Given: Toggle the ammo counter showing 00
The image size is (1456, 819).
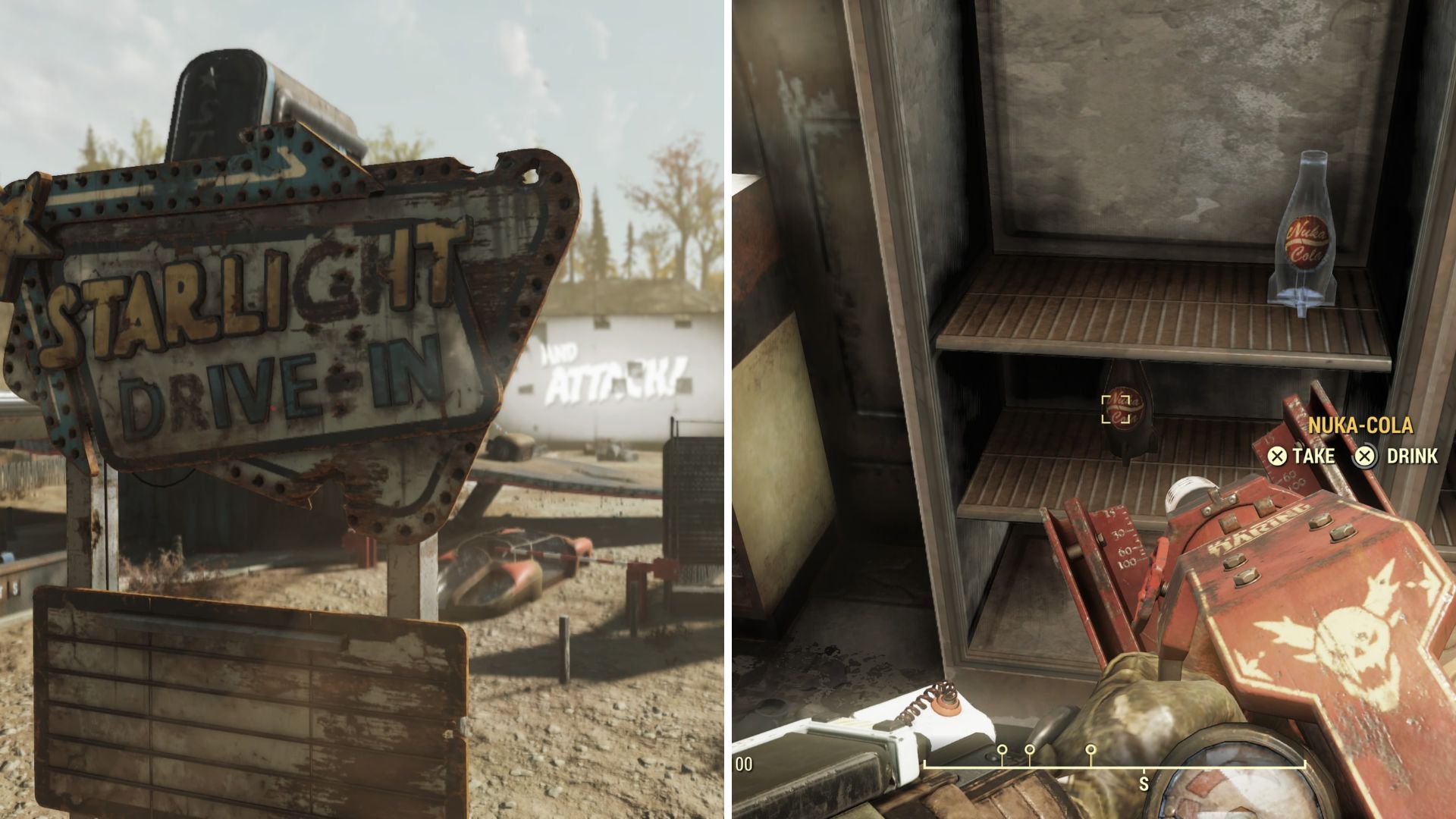Looking at the screenshot, I should coord(745,764).
